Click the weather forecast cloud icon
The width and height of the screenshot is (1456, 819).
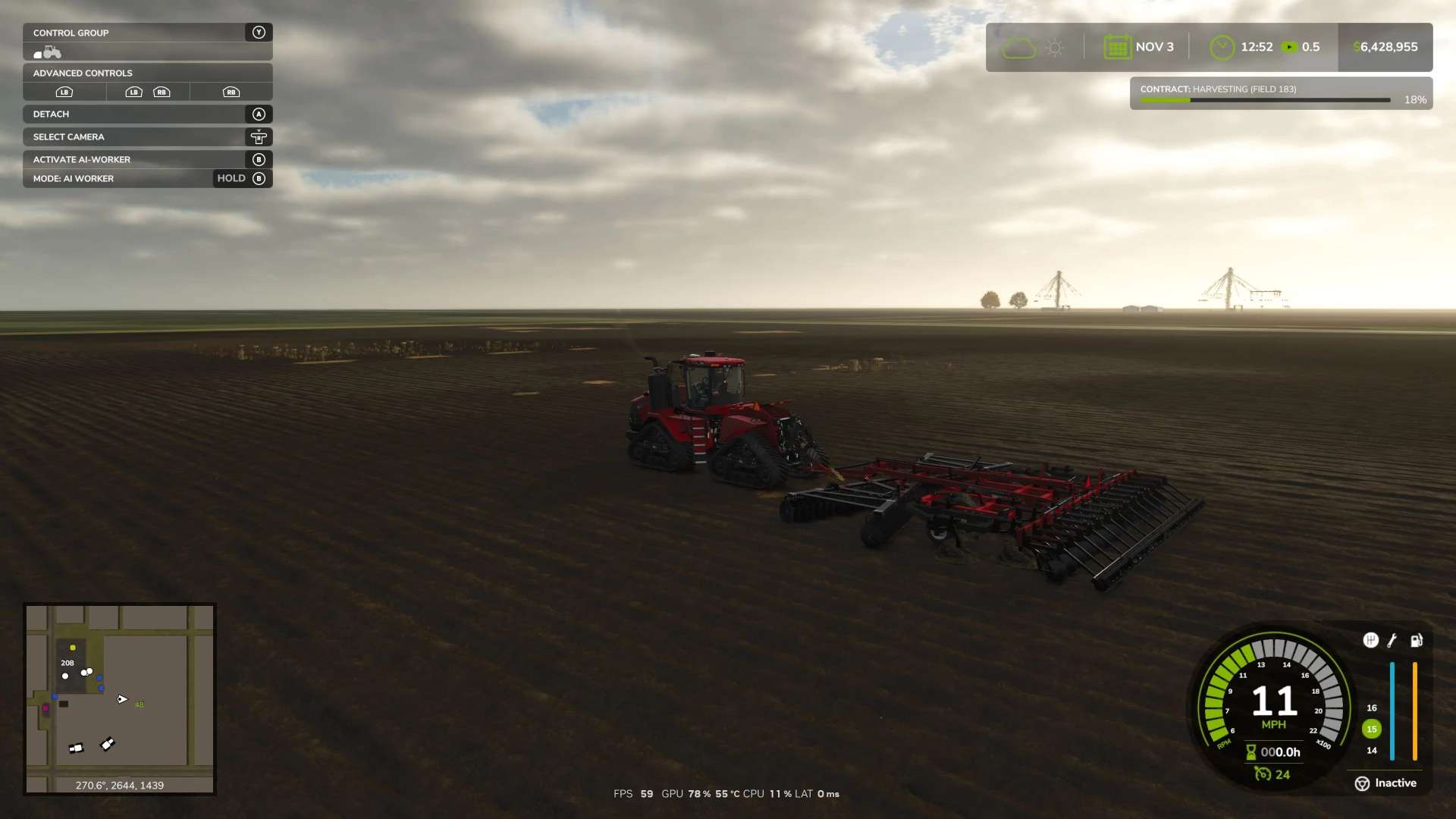tap(1018, 48)
